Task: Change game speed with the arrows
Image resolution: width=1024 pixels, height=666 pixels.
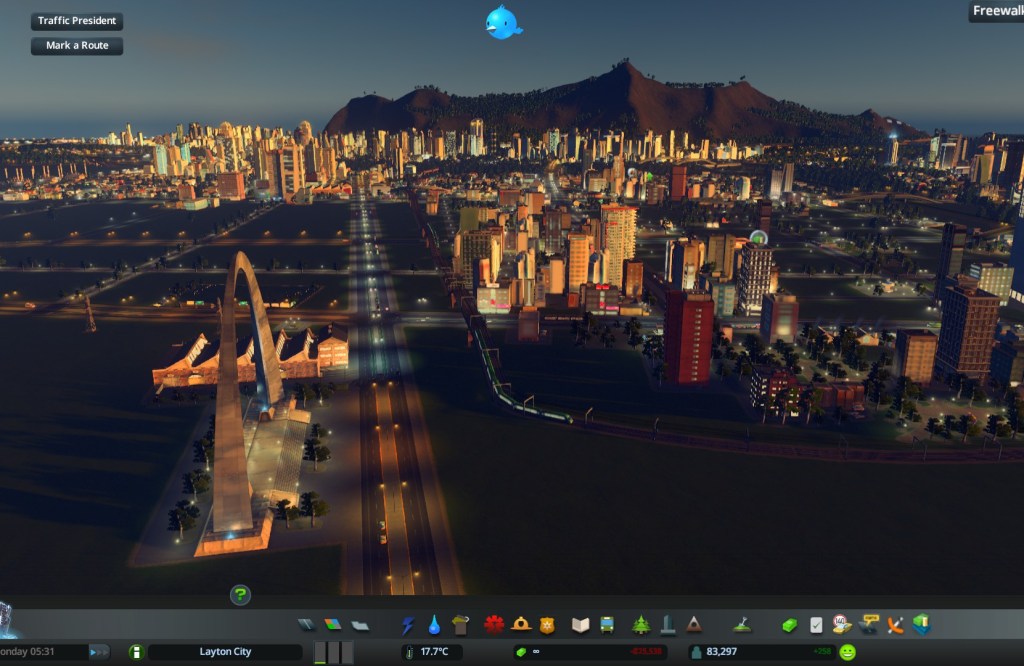Action: pyautogui.click(x=99, y=652)
